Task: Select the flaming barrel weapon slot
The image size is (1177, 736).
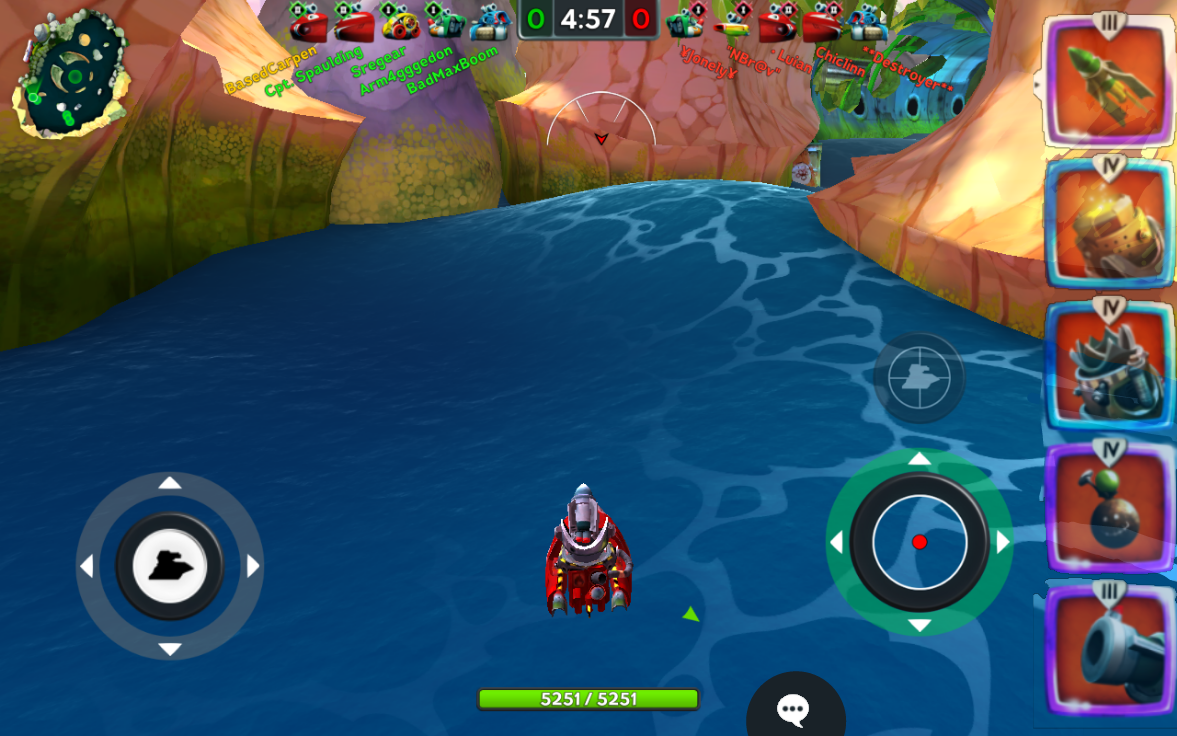Action: click(1107, 225)
